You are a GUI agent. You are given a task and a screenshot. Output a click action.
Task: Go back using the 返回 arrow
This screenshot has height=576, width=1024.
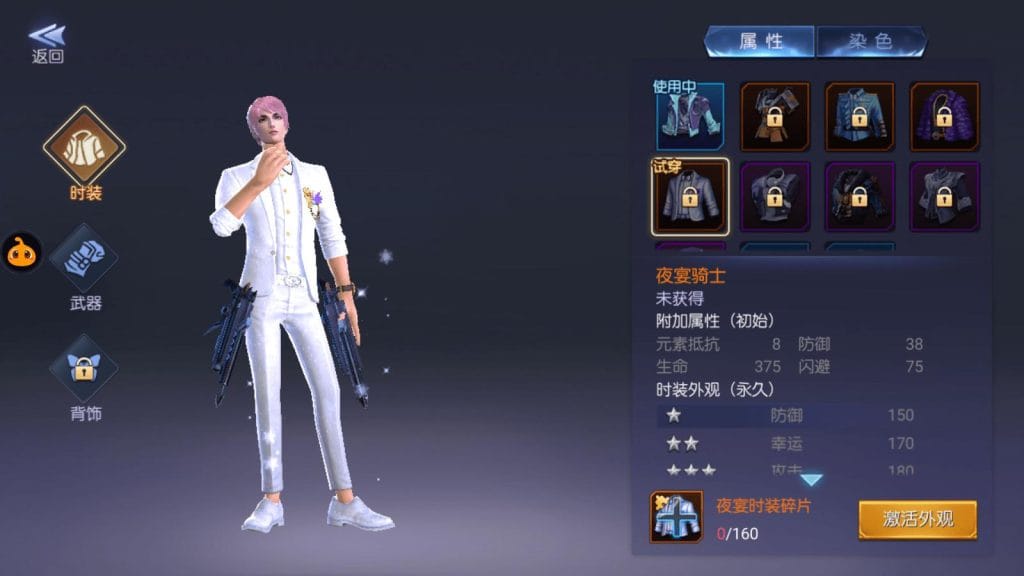(47, 43)
